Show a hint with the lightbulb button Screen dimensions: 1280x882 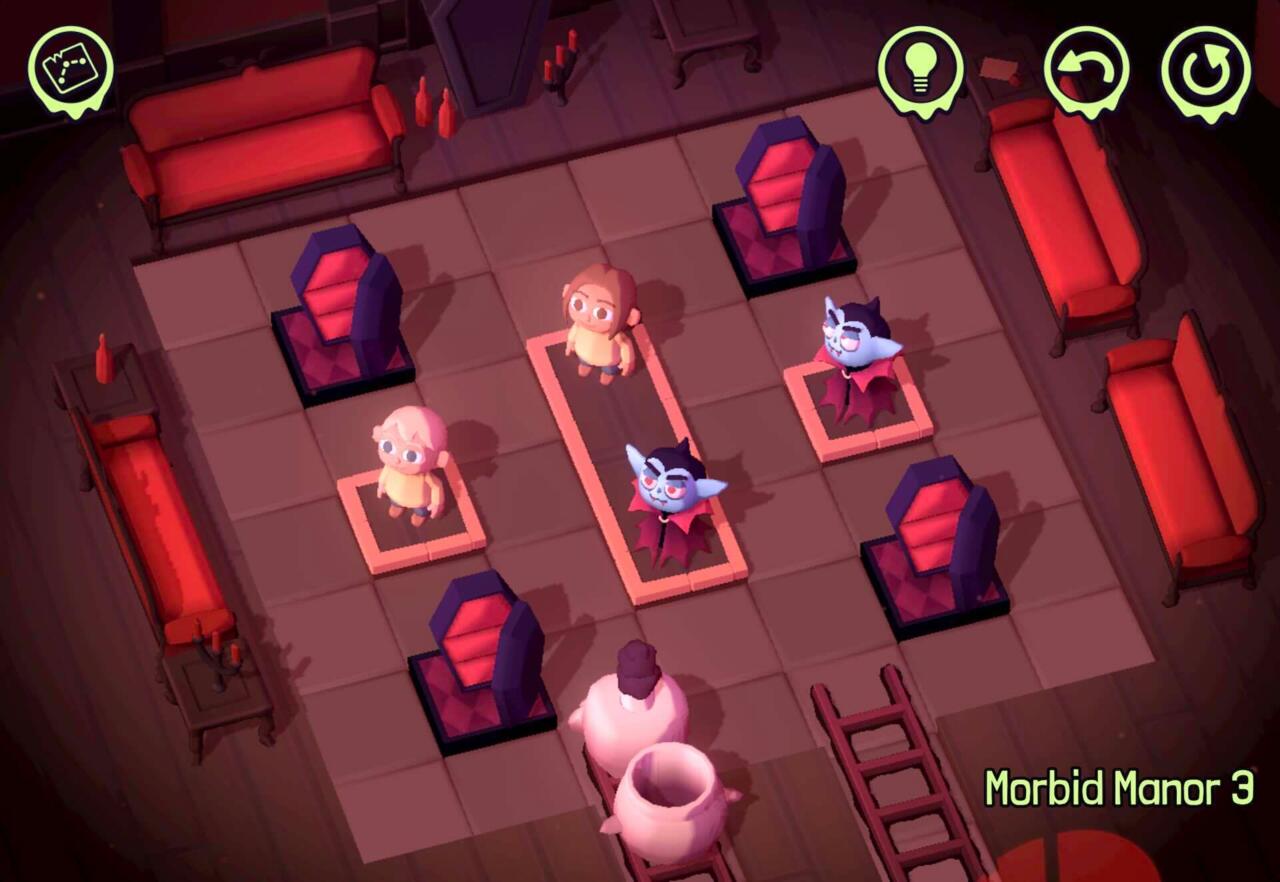tap(920, 68)
